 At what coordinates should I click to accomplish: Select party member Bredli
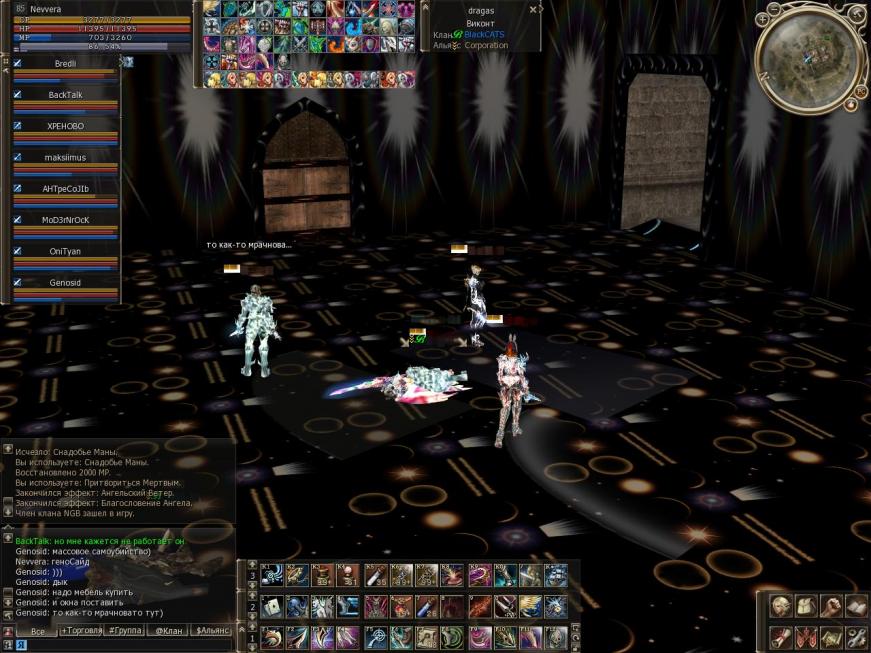click(66, 63)
